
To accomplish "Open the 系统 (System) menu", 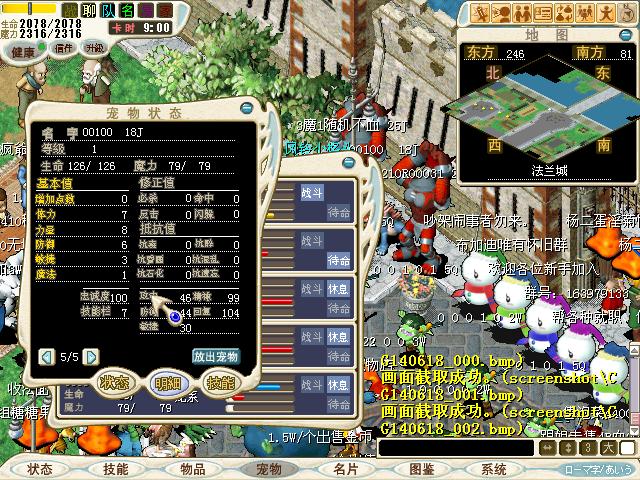I will (x=494, y=469).
